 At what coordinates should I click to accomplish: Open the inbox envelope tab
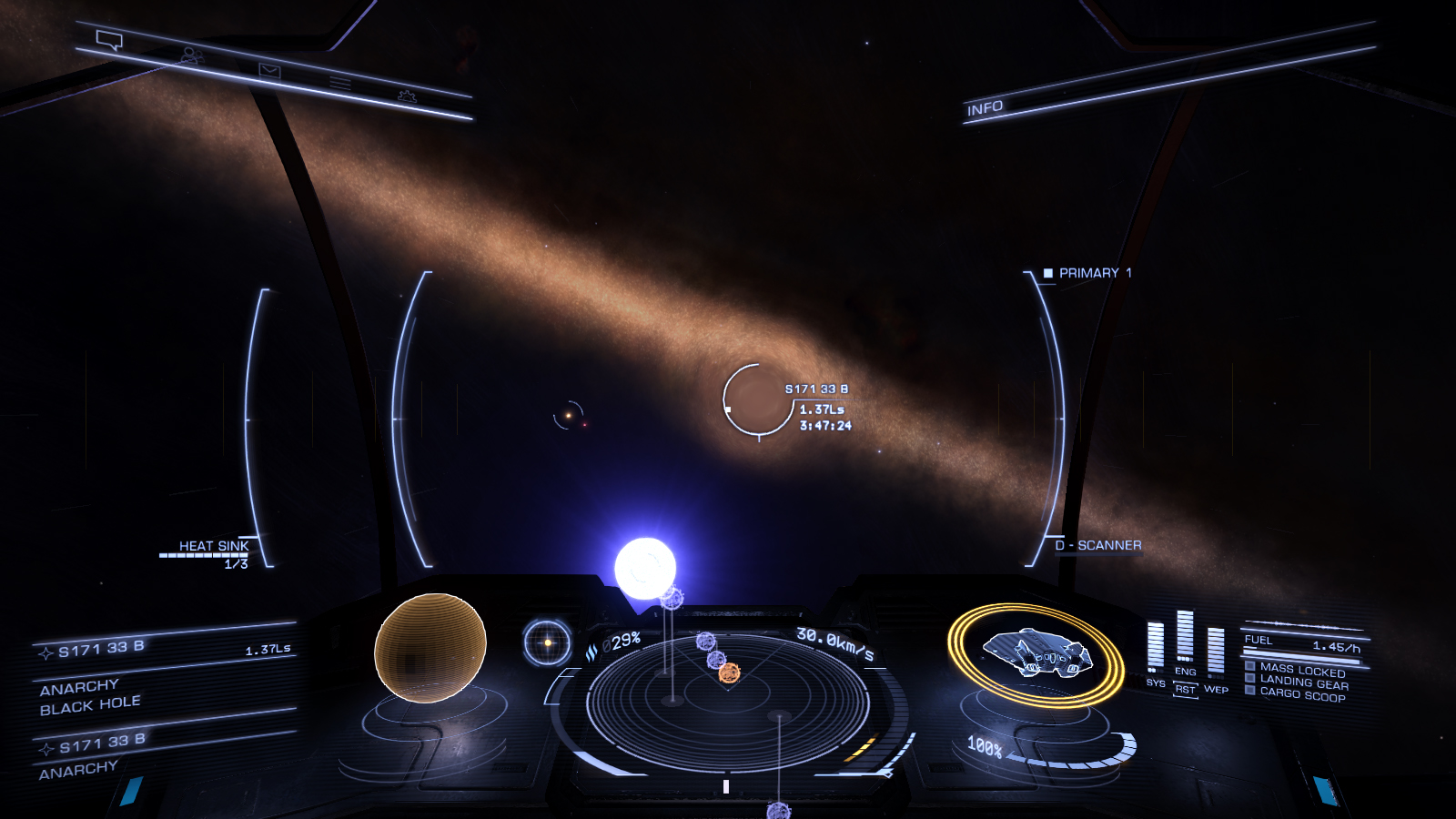click(x=269, y=70)
